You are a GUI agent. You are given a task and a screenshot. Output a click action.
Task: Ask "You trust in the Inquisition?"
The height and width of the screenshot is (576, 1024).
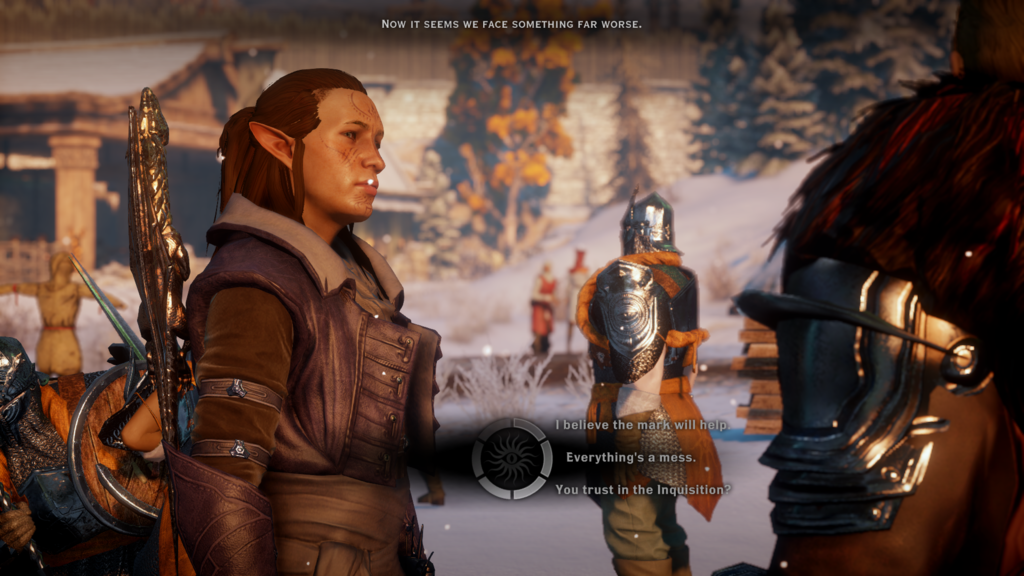coord(643,489)
